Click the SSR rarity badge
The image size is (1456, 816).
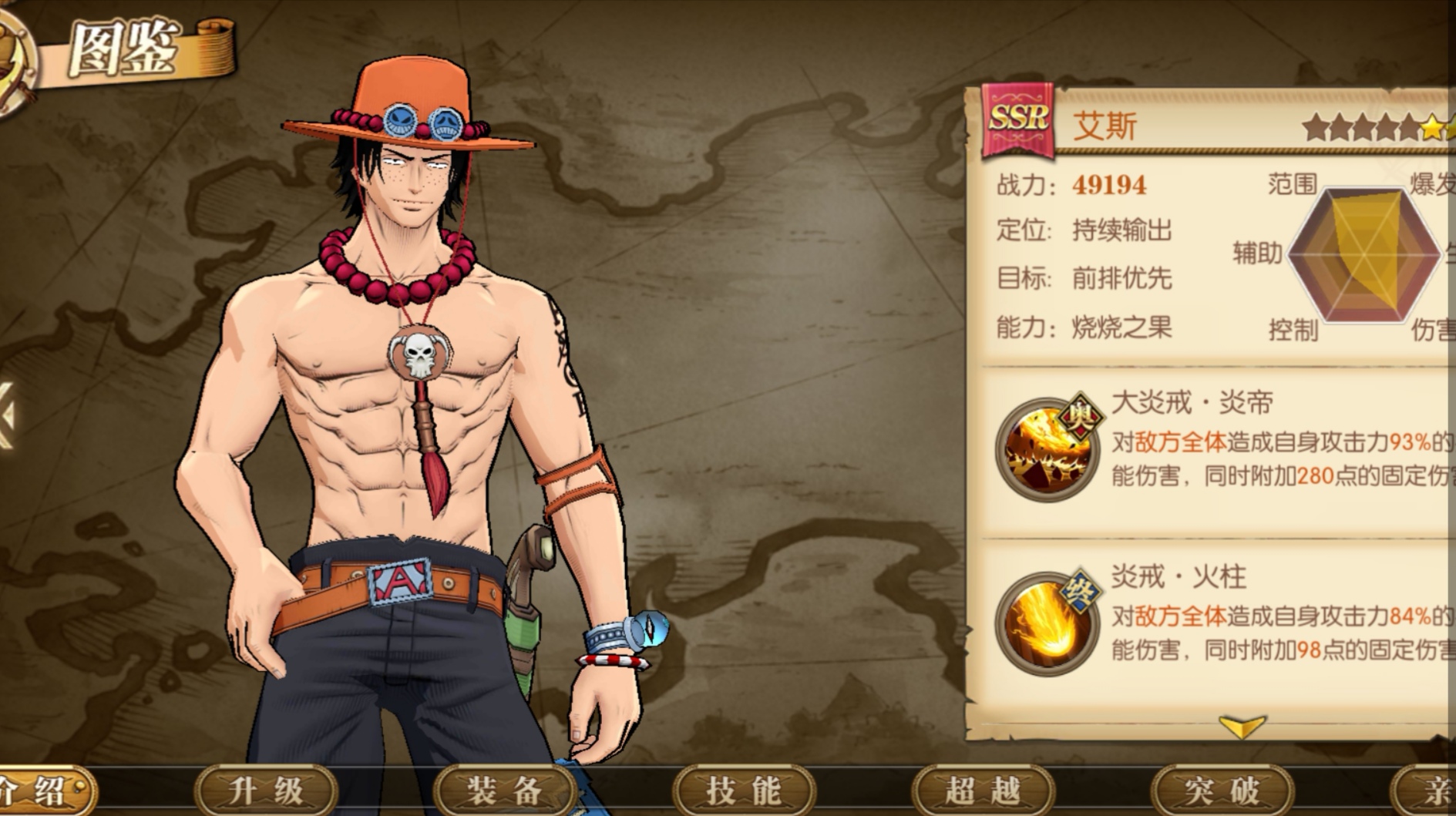(1018, 120)
